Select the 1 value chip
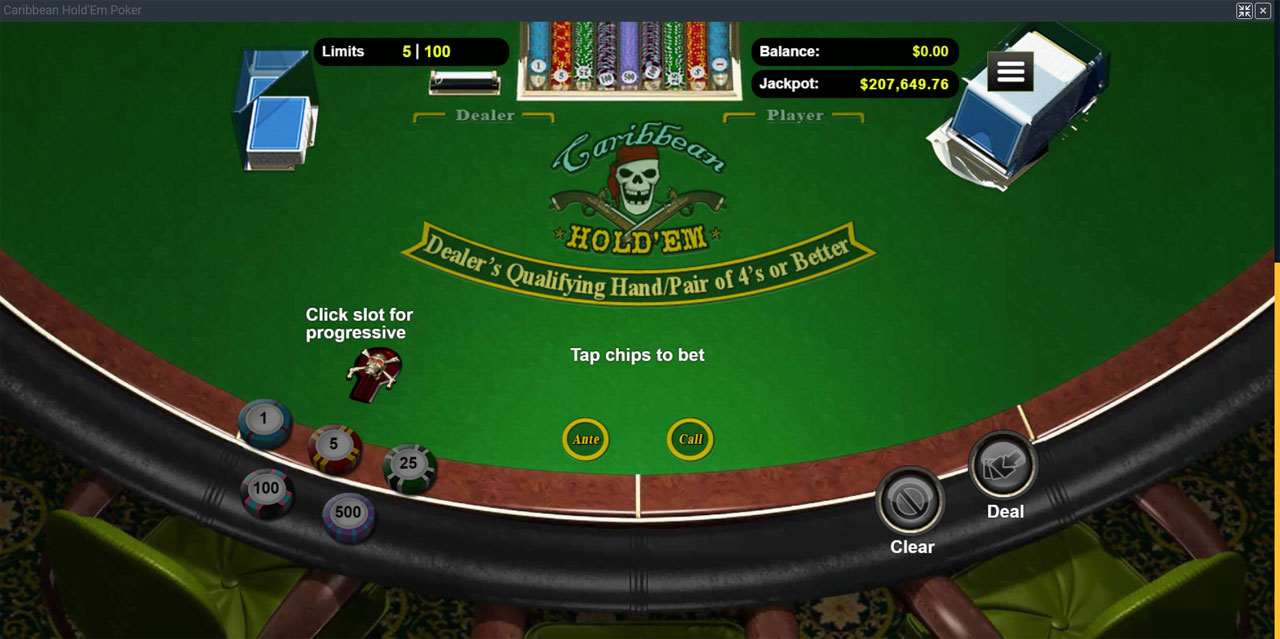Screen dimensions: 1280x639 264,421
